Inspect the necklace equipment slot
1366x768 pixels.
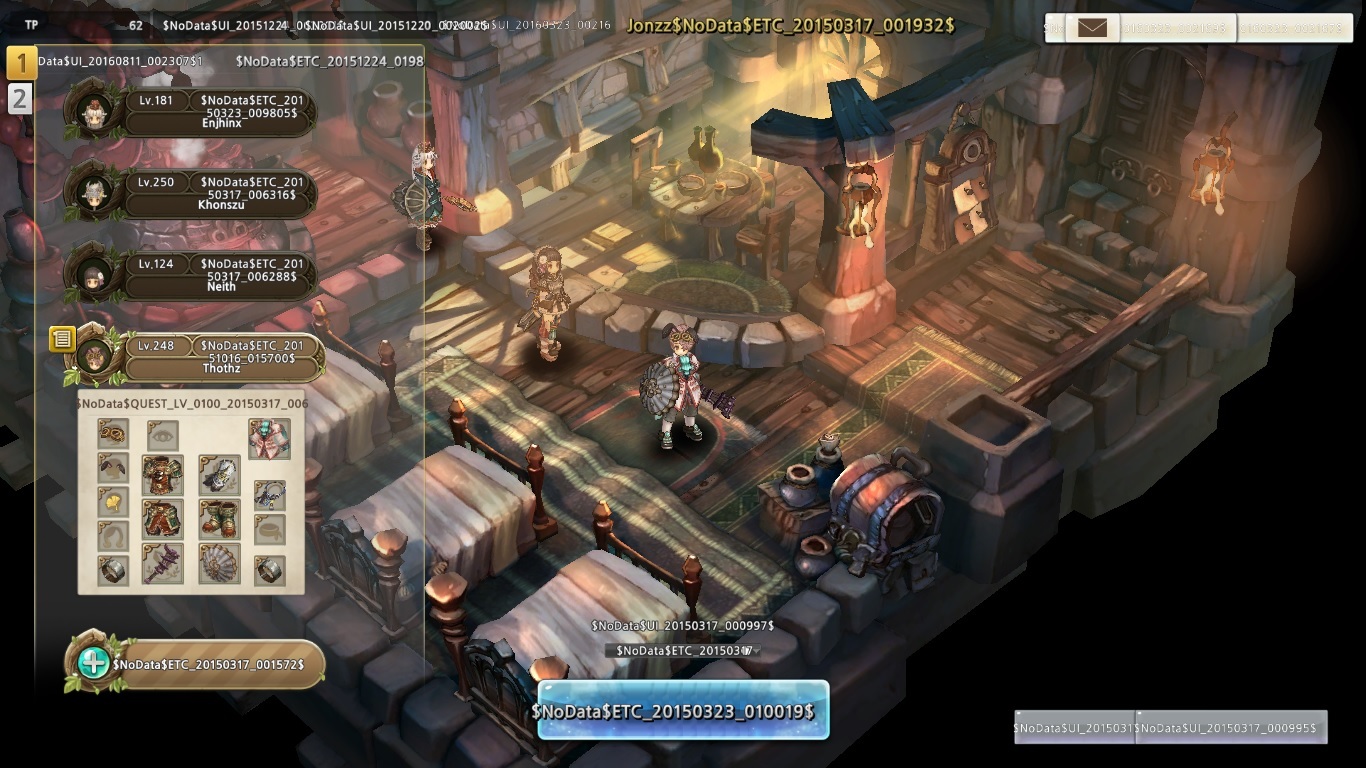click(x=269, y=494)
